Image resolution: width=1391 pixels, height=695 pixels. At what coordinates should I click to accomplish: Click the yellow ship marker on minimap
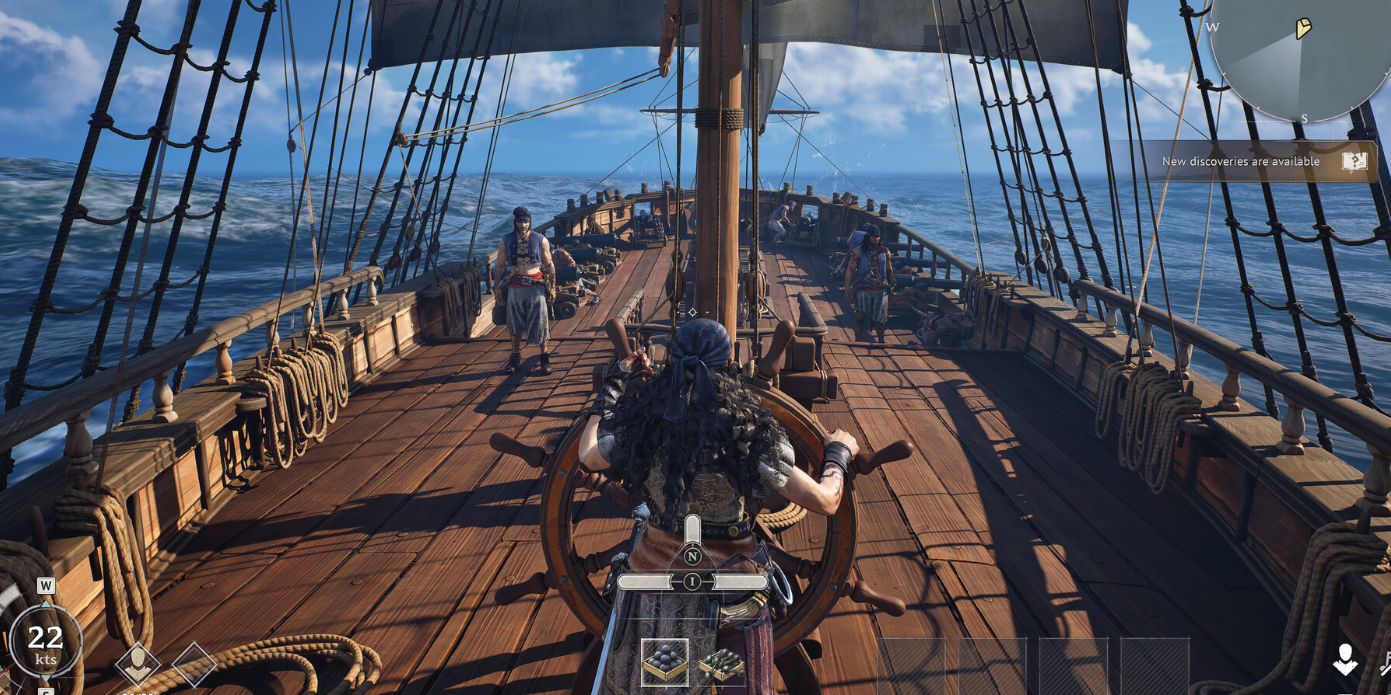click(1303, 28)
